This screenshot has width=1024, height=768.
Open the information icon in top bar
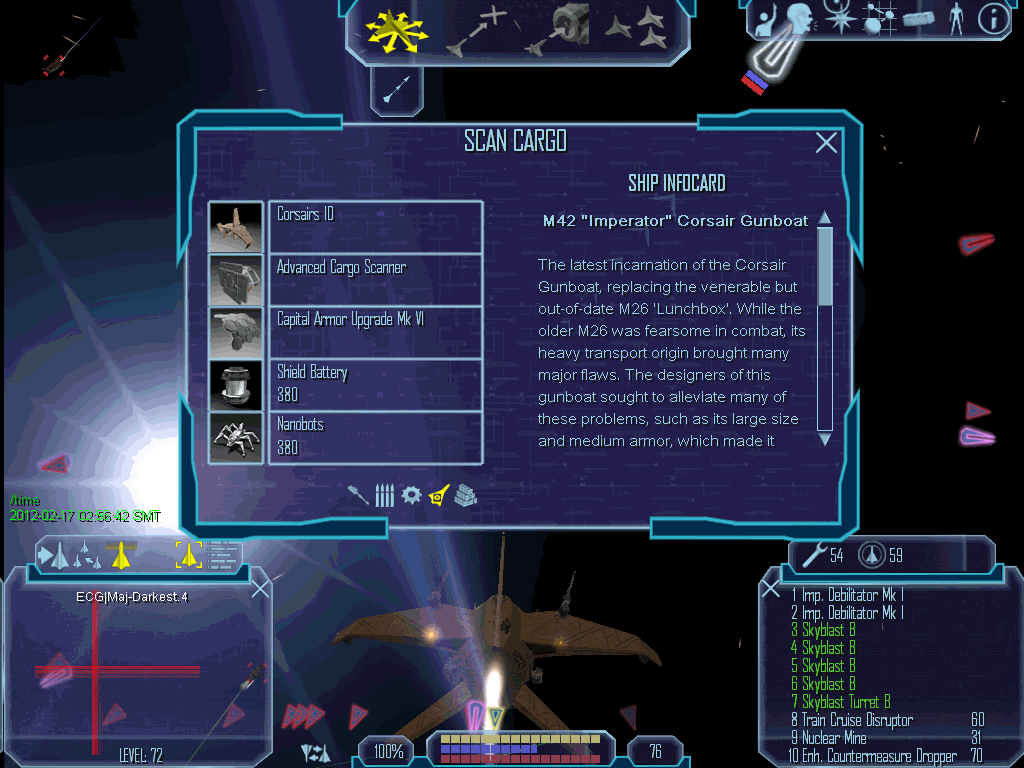[x=991, y=18]
